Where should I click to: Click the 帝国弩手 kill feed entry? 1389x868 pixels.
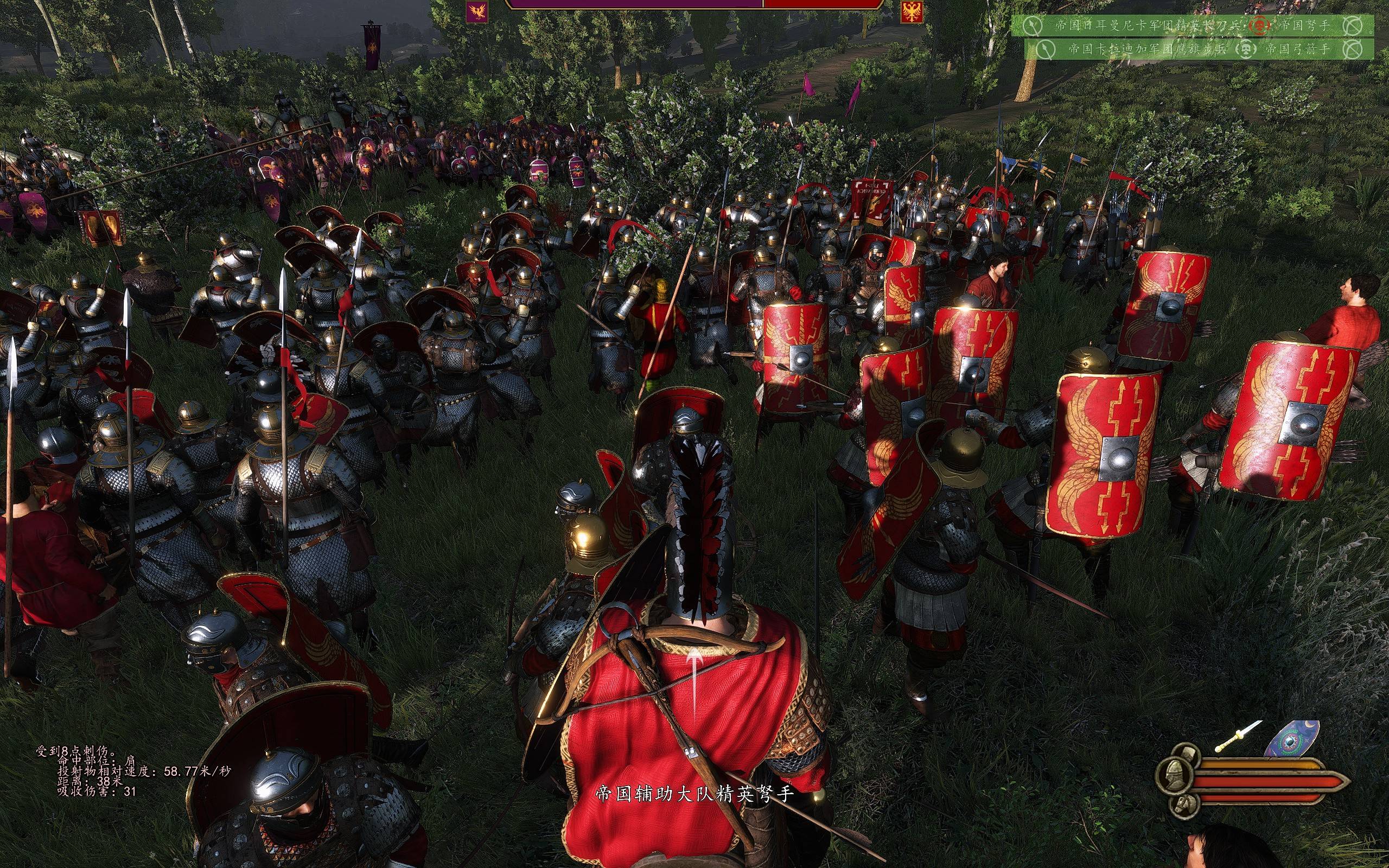pyautogui.click(x=1302, y=26)
